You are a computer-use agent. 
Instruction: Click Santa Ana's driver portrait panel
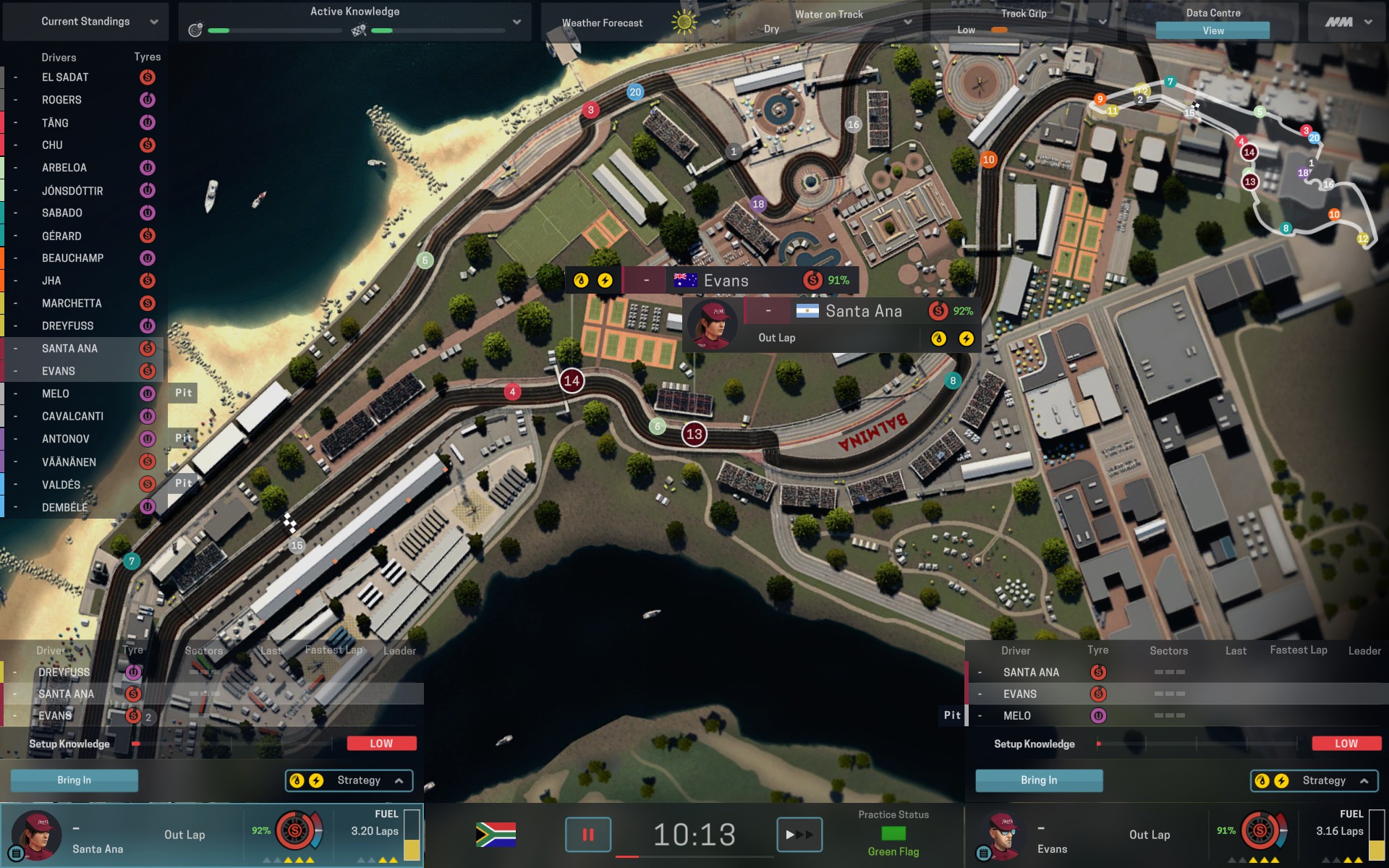36,835
